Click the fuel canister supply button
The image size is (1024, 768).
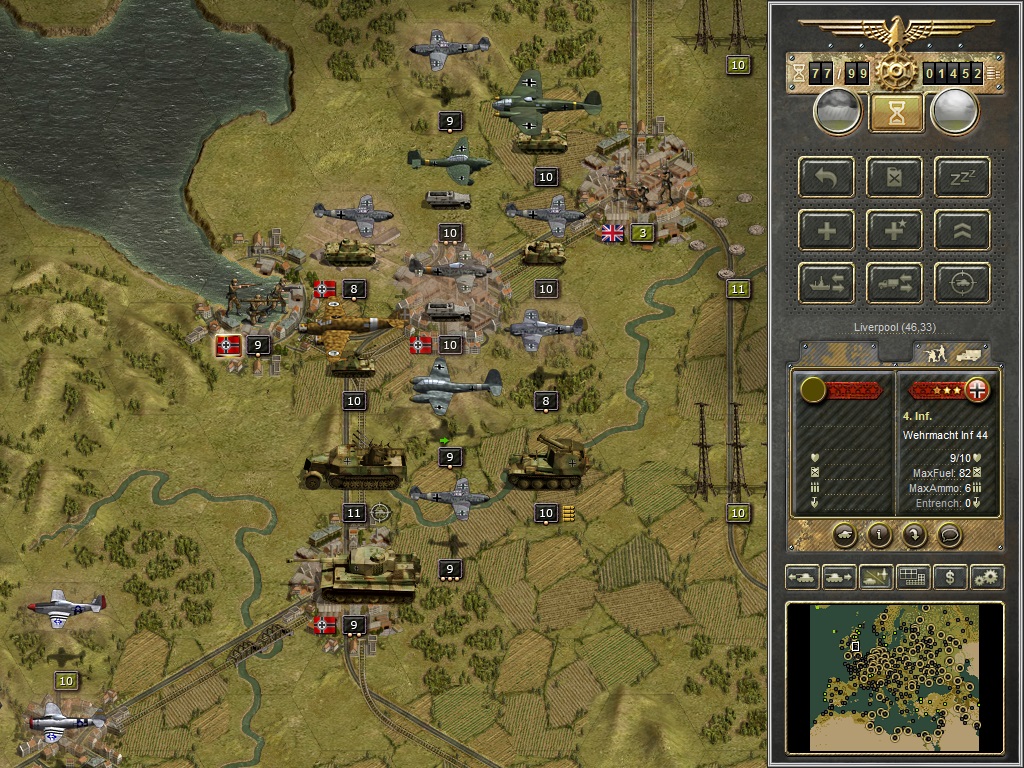895,177
